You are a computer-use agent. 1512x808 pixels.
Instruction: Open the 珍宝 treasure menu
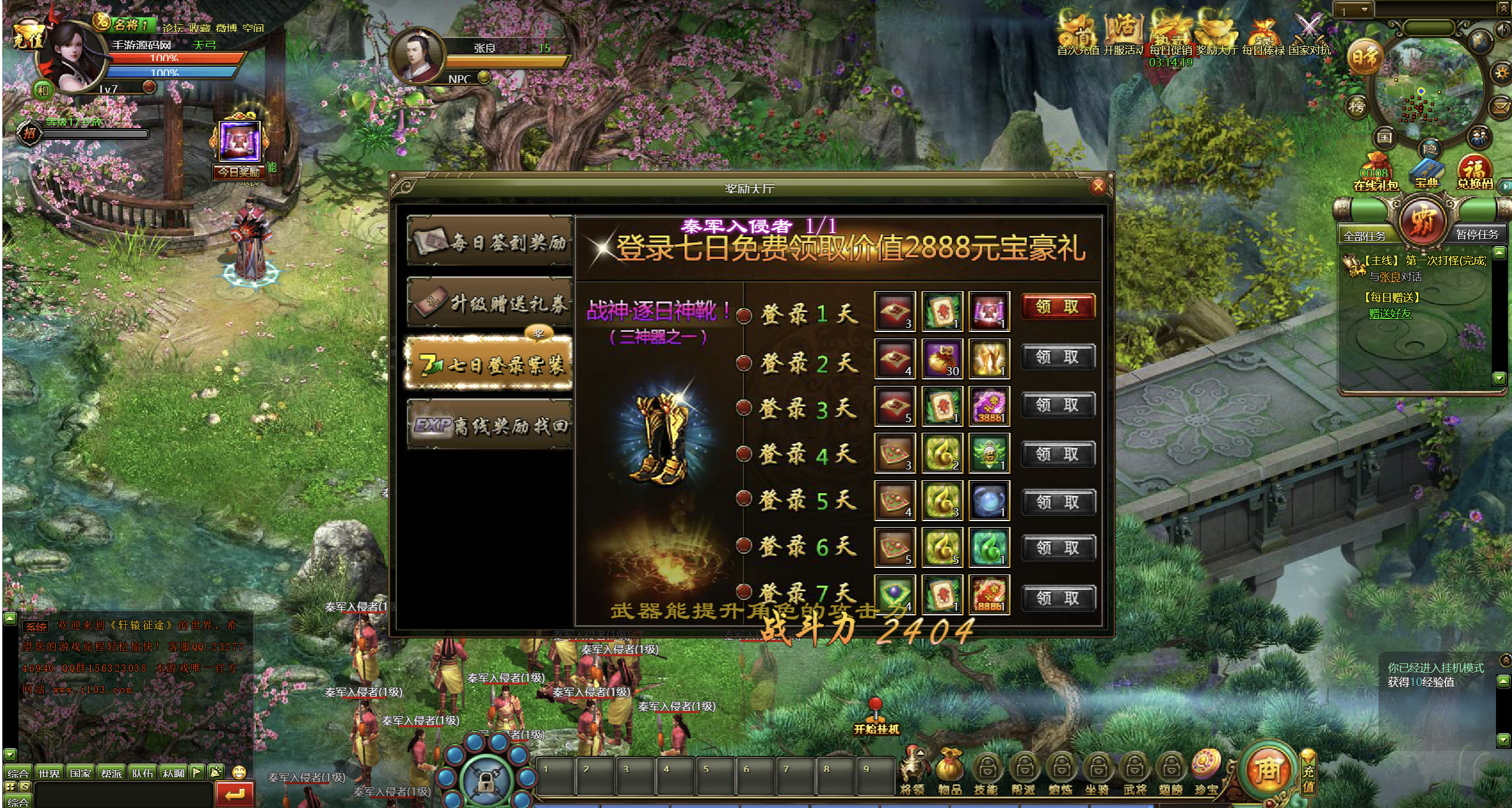tap(1206, 772)
